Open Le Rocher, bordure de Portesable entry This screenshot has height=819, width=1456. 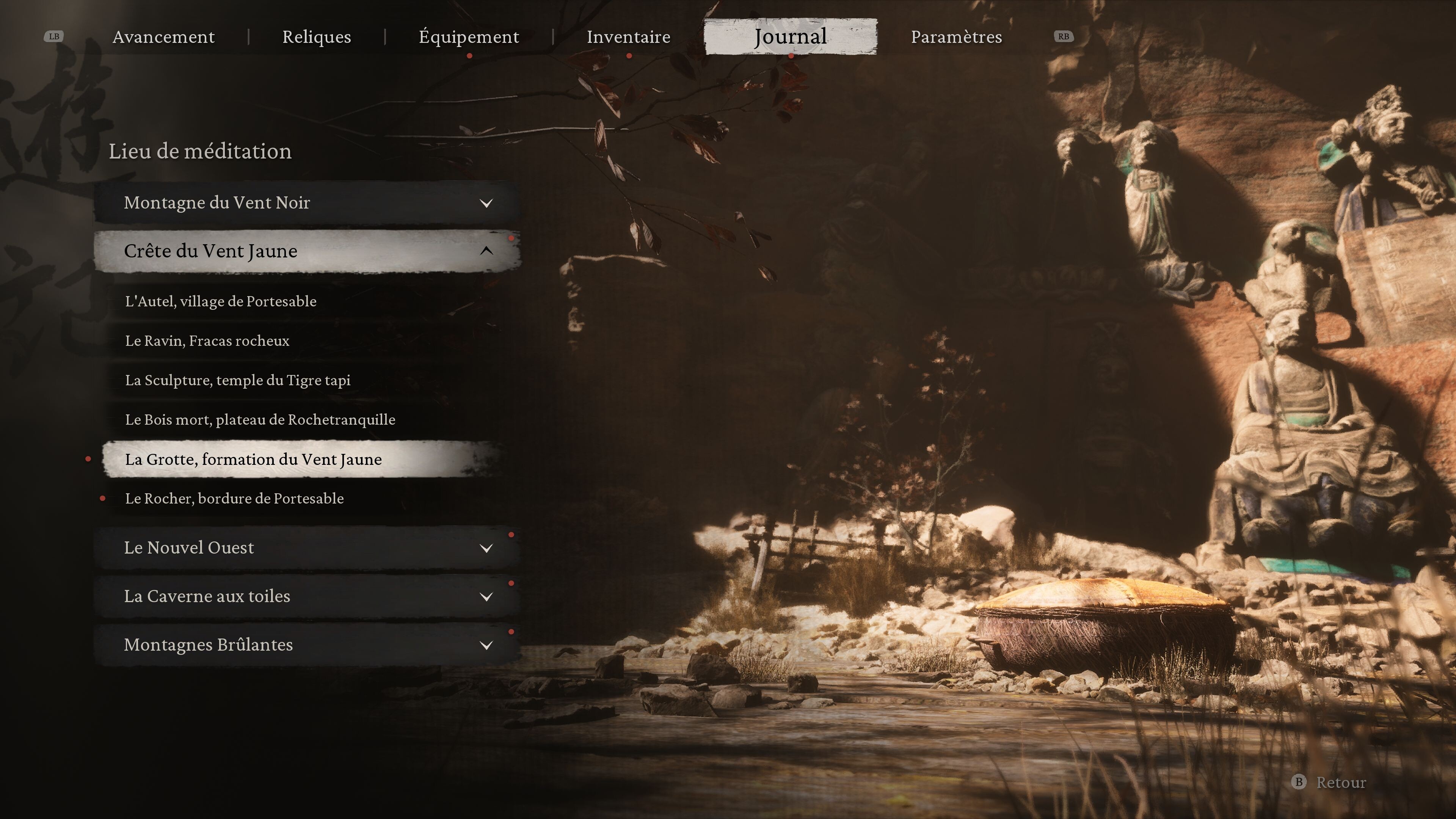click(234, 499)
